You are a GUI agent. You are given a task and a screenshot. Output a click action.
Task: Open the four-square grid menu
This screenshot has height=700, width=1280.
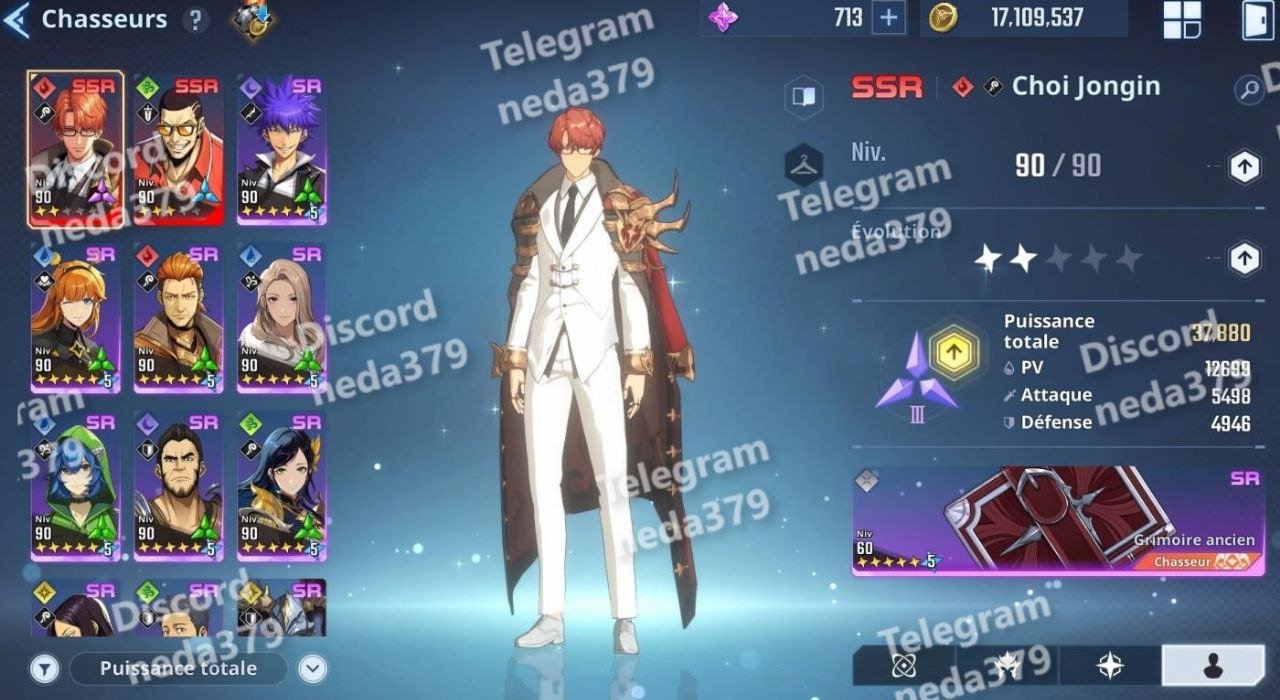[1181, 19]
